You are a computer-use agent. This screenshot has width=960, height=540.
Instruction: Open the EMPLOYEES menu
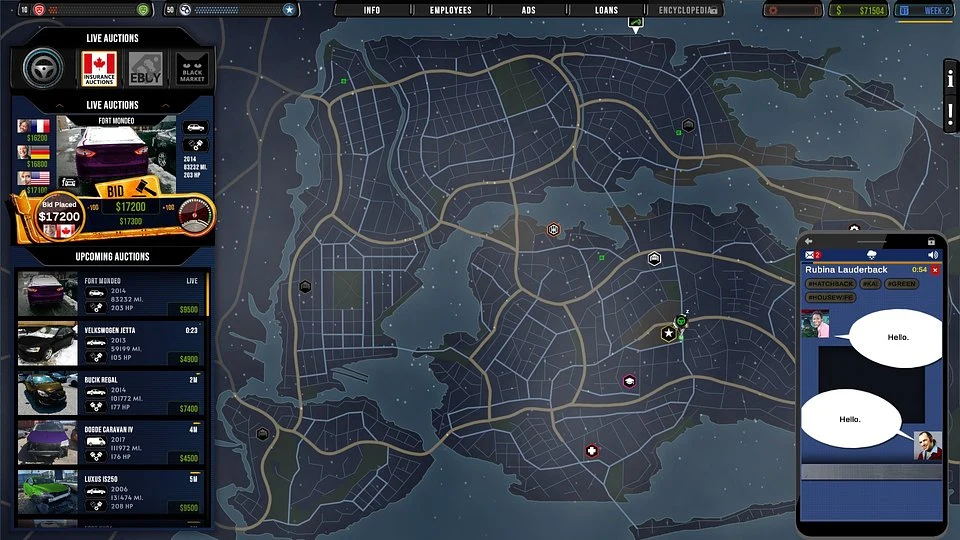450,10
